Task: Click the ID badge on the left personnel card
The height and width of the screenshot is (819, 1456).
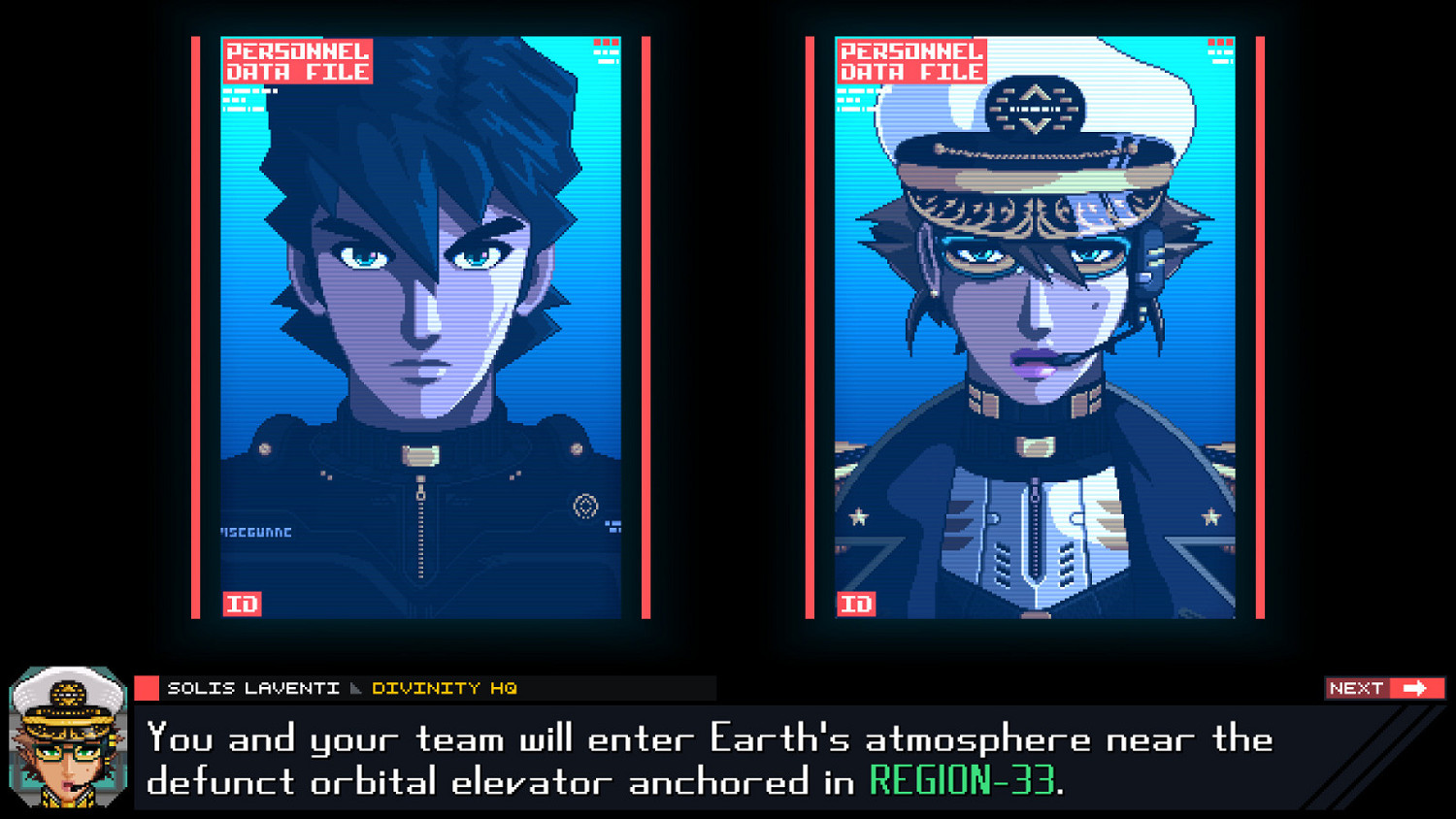Action: [x=245, y=605]
